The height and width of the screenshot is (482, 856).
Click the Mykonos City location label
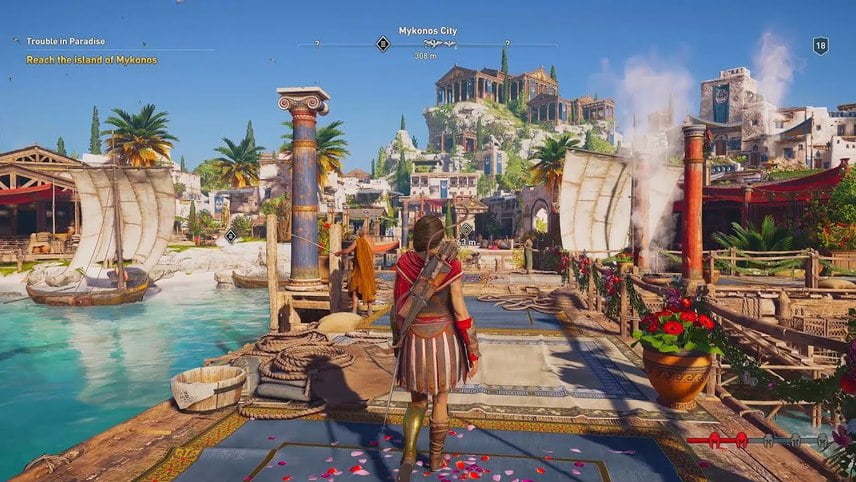427,31
